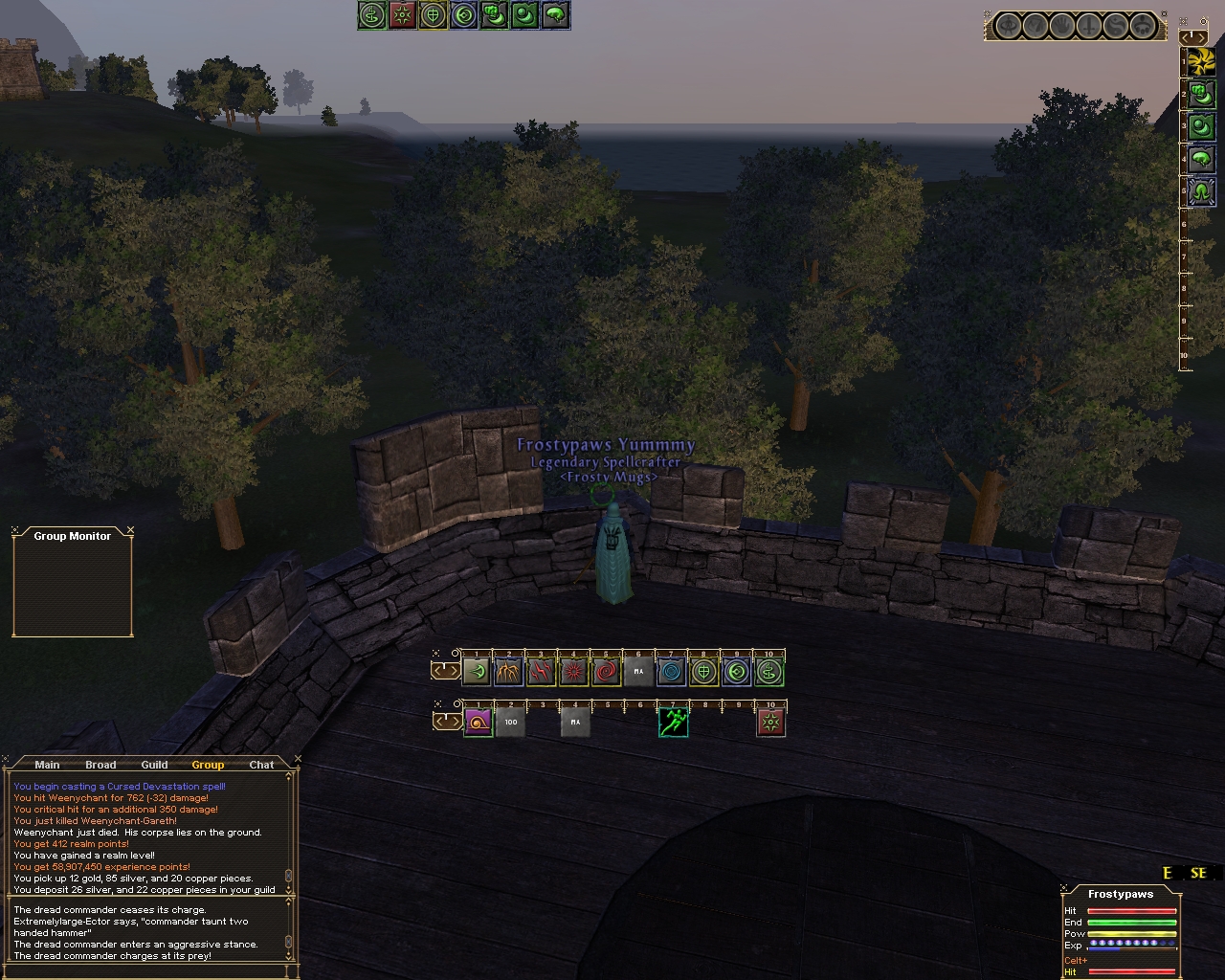Activate the purple wave ability icon
1225x980 pixels.
(477, 722)
